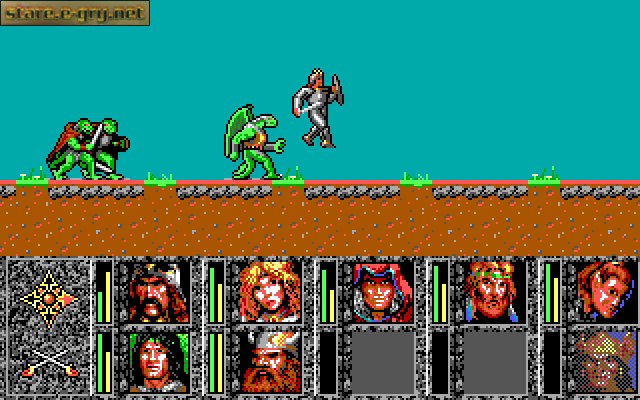Select the red-hooded mage portrait

click(x=382, y=291)
